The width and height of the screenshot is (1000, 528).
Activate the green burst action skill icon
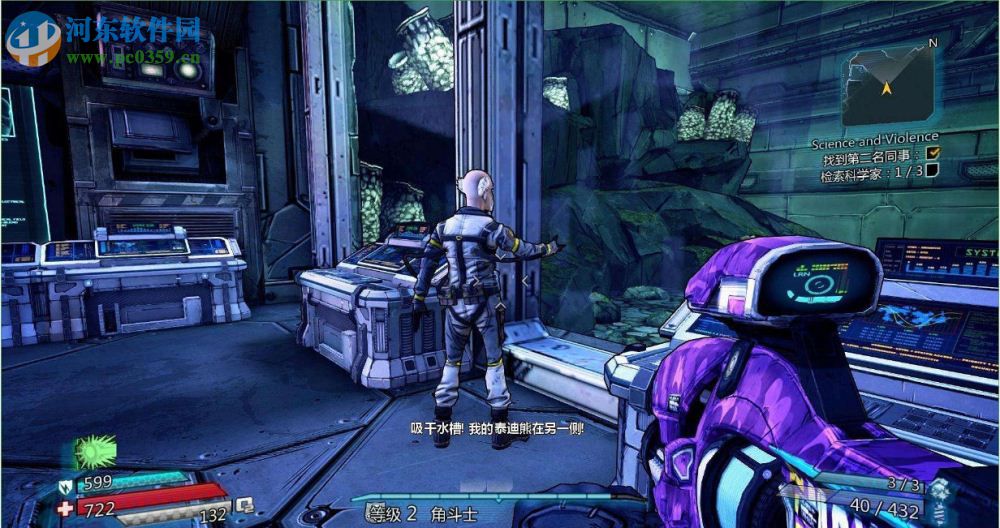point(94,451)
